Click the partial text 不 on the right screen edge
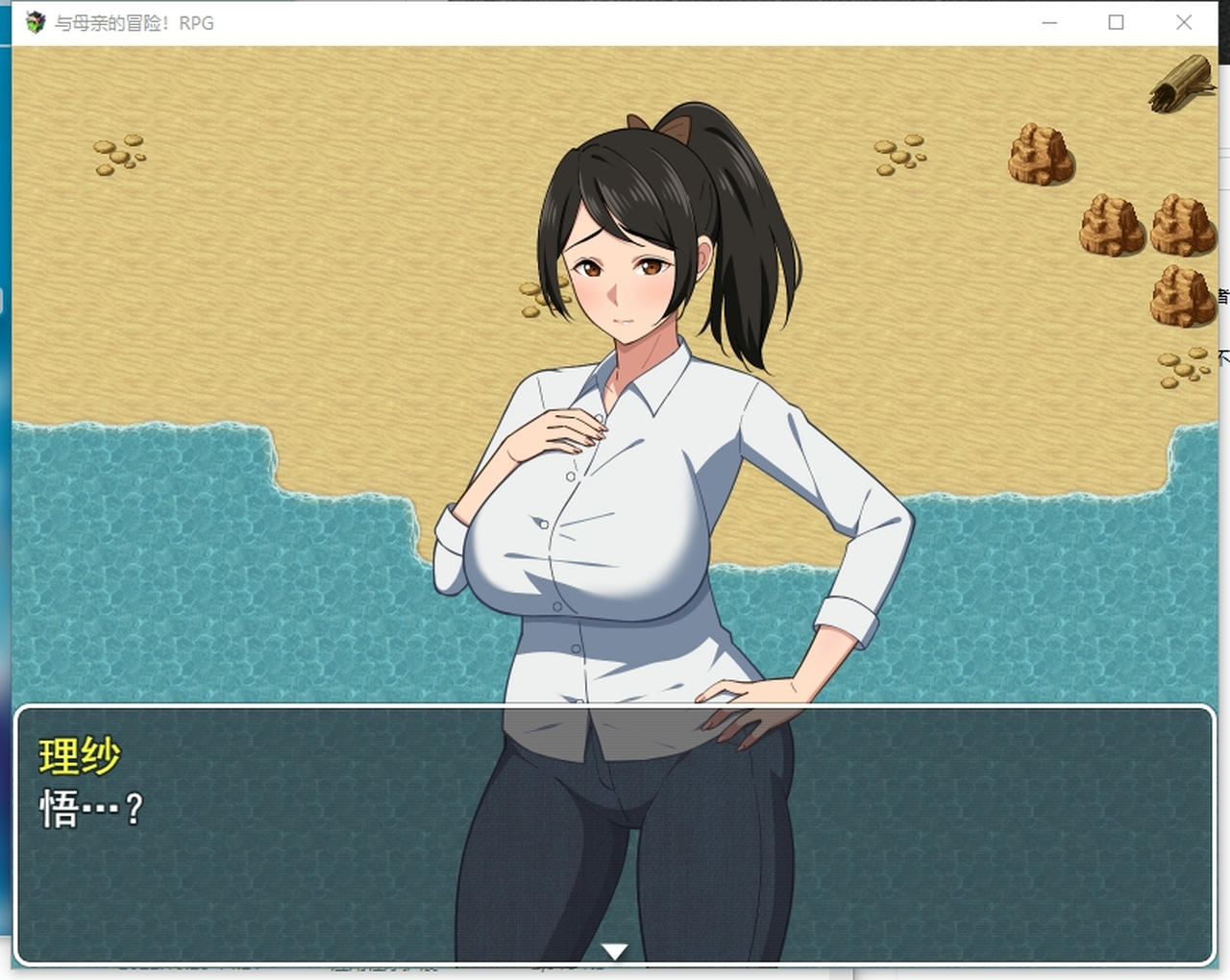The width and height of the screenshot is (1230, 980). [x=1223, y=355]
